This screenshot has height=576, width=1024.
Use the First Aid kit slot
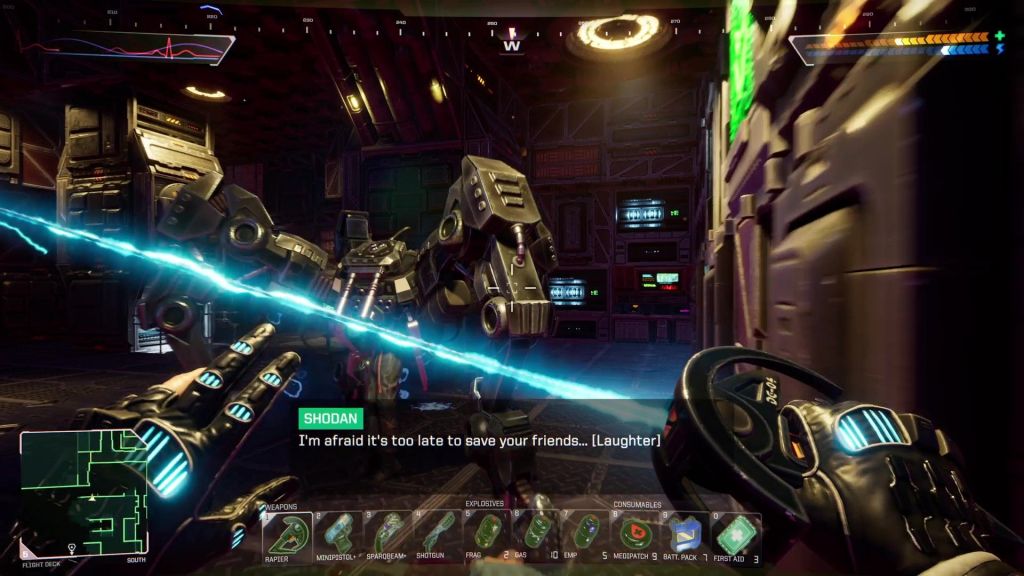click(735, 535)
